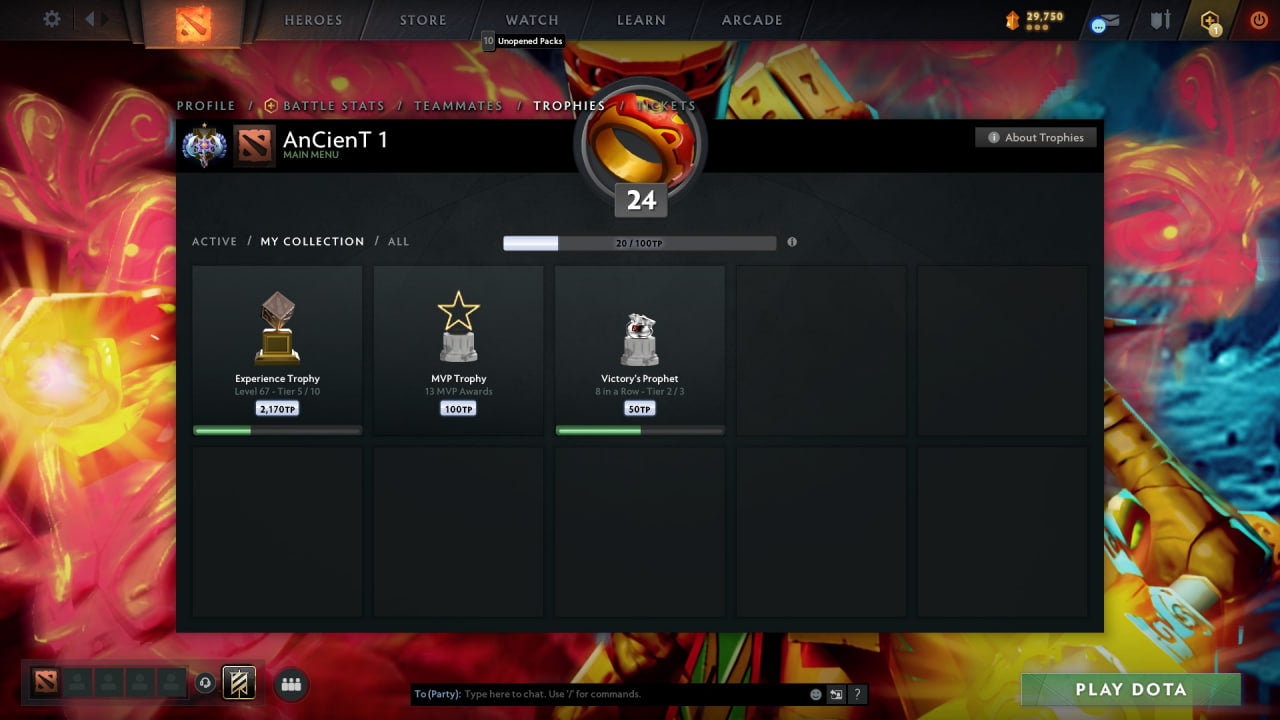Viewport: 1280px width, 720px height.
Task: Open the emoticon picker in the chat bar
Action: pyautogui.click(x=814, y=694)
